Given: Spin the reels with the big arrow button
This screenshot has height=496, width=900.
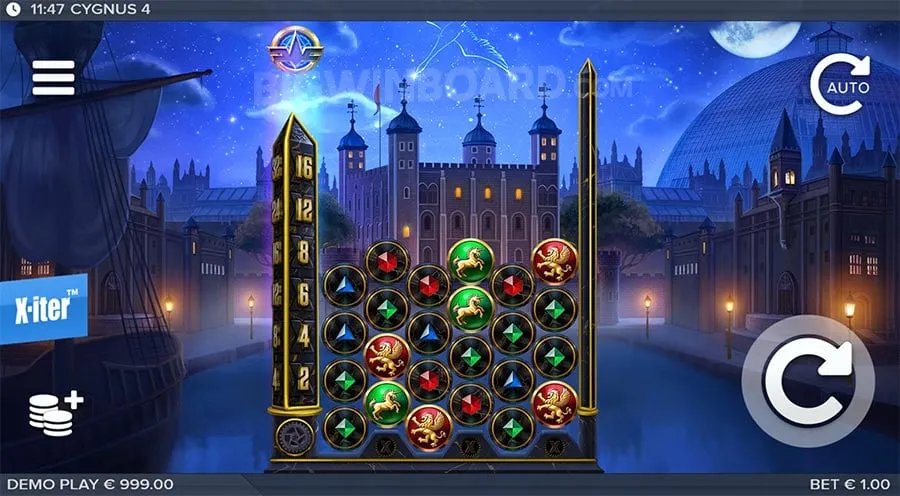Looking at the screenshot, I should coord(807,379).
